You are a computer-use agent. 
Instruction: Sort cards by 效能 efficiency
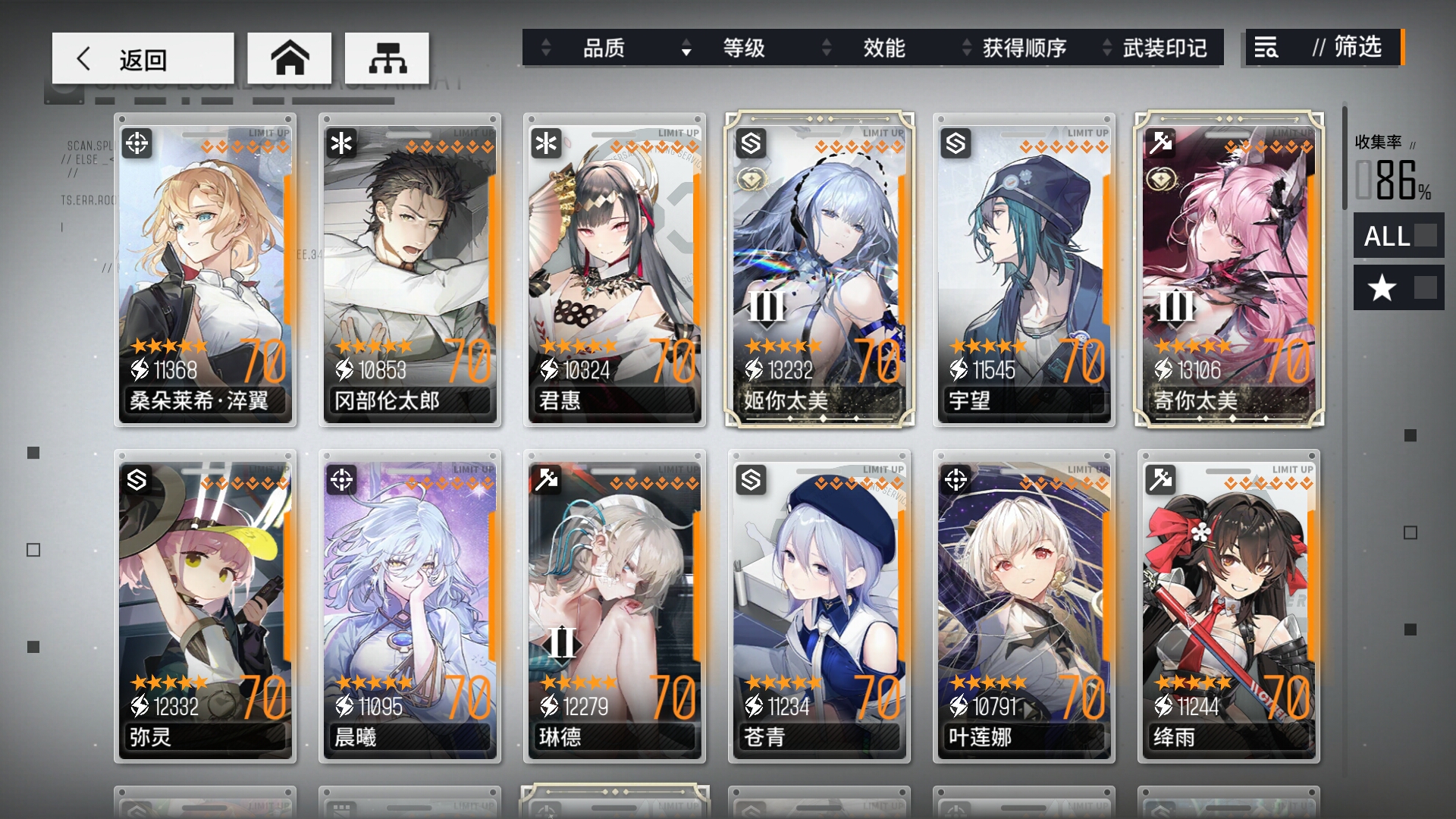tap(883, 48)
